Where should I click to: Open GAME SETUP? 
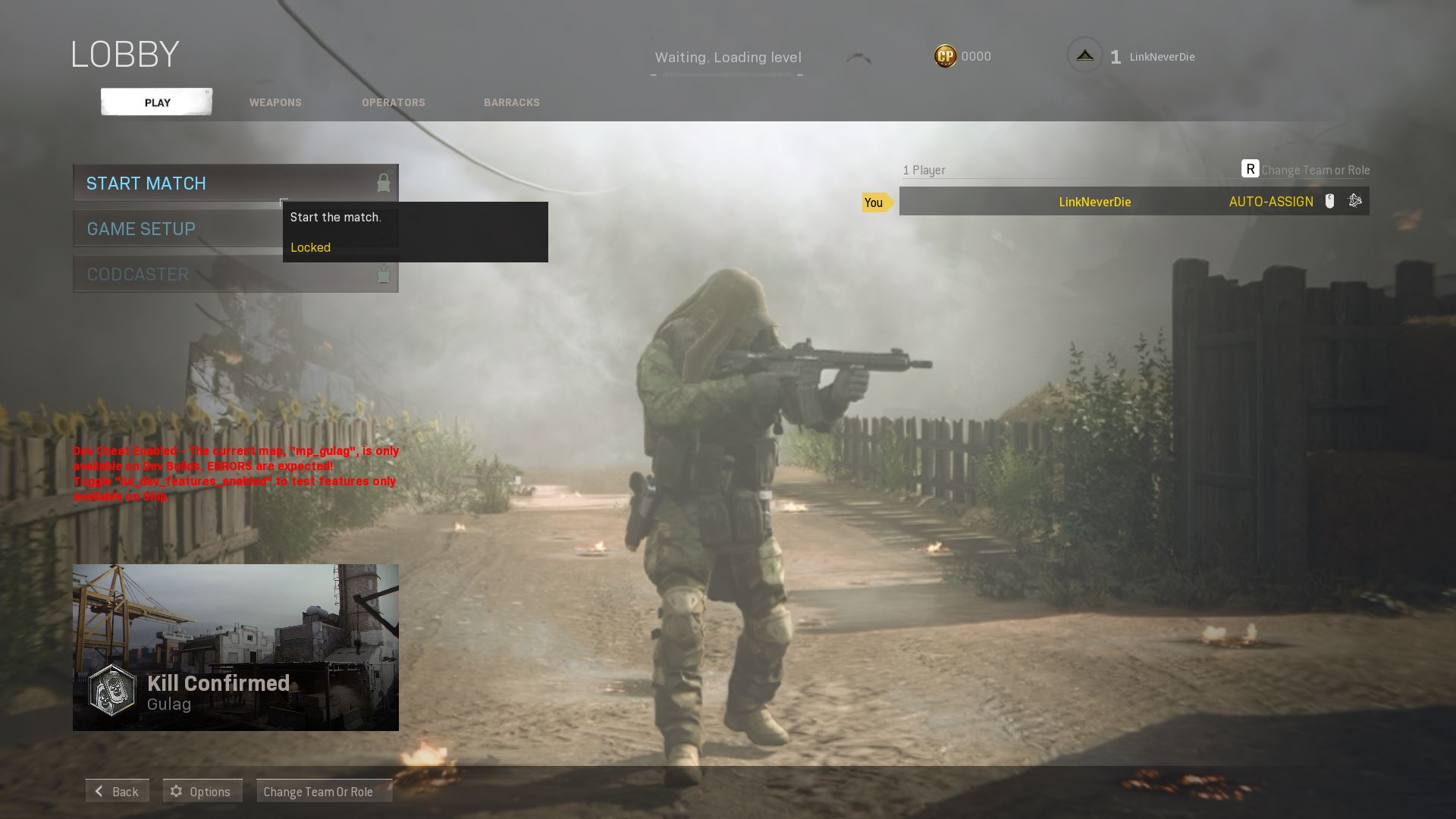pyautogui.click(x=141, y=228)
